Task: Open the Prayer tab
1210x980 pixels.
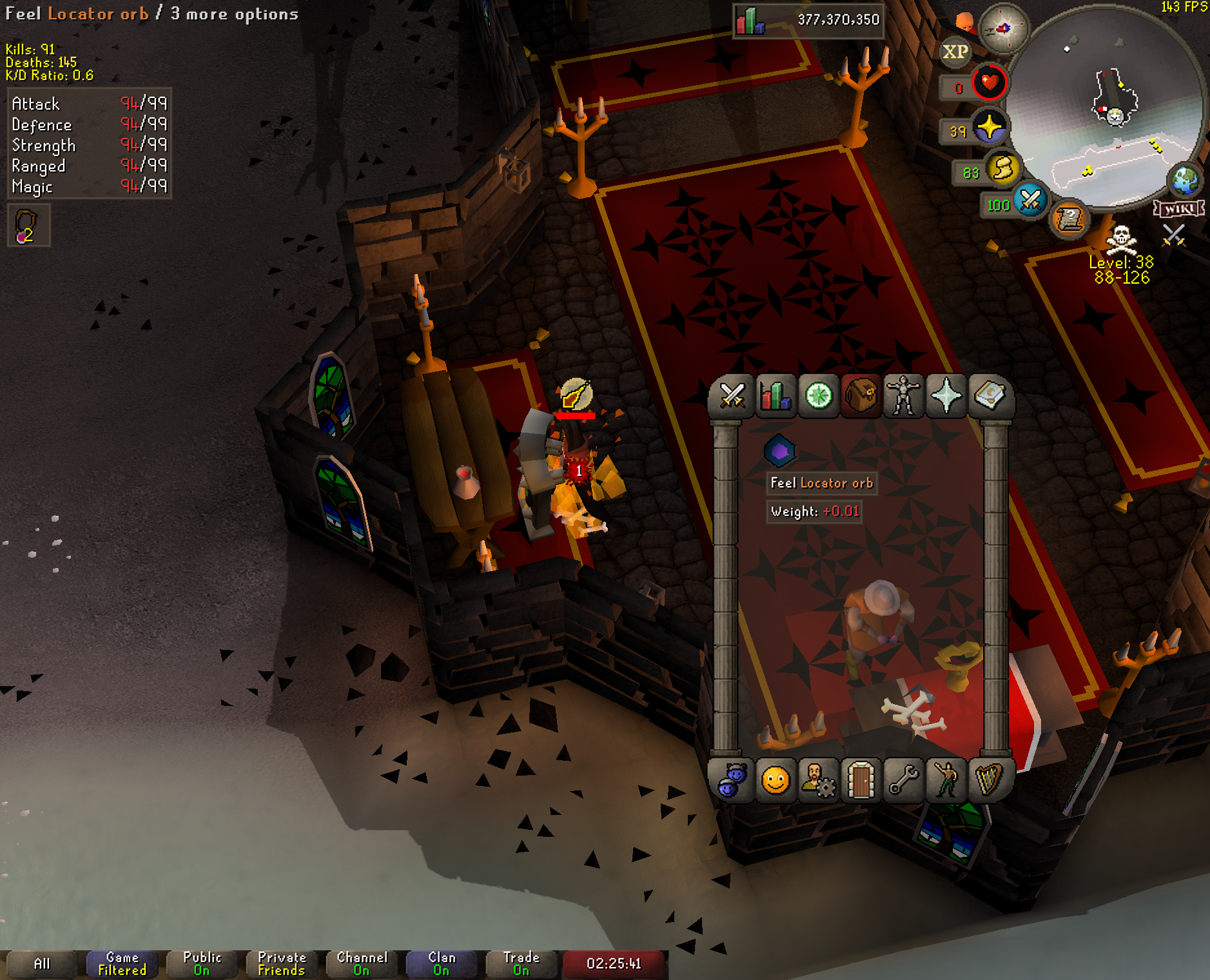Action: pyautogui.click(x=946, y=395)
